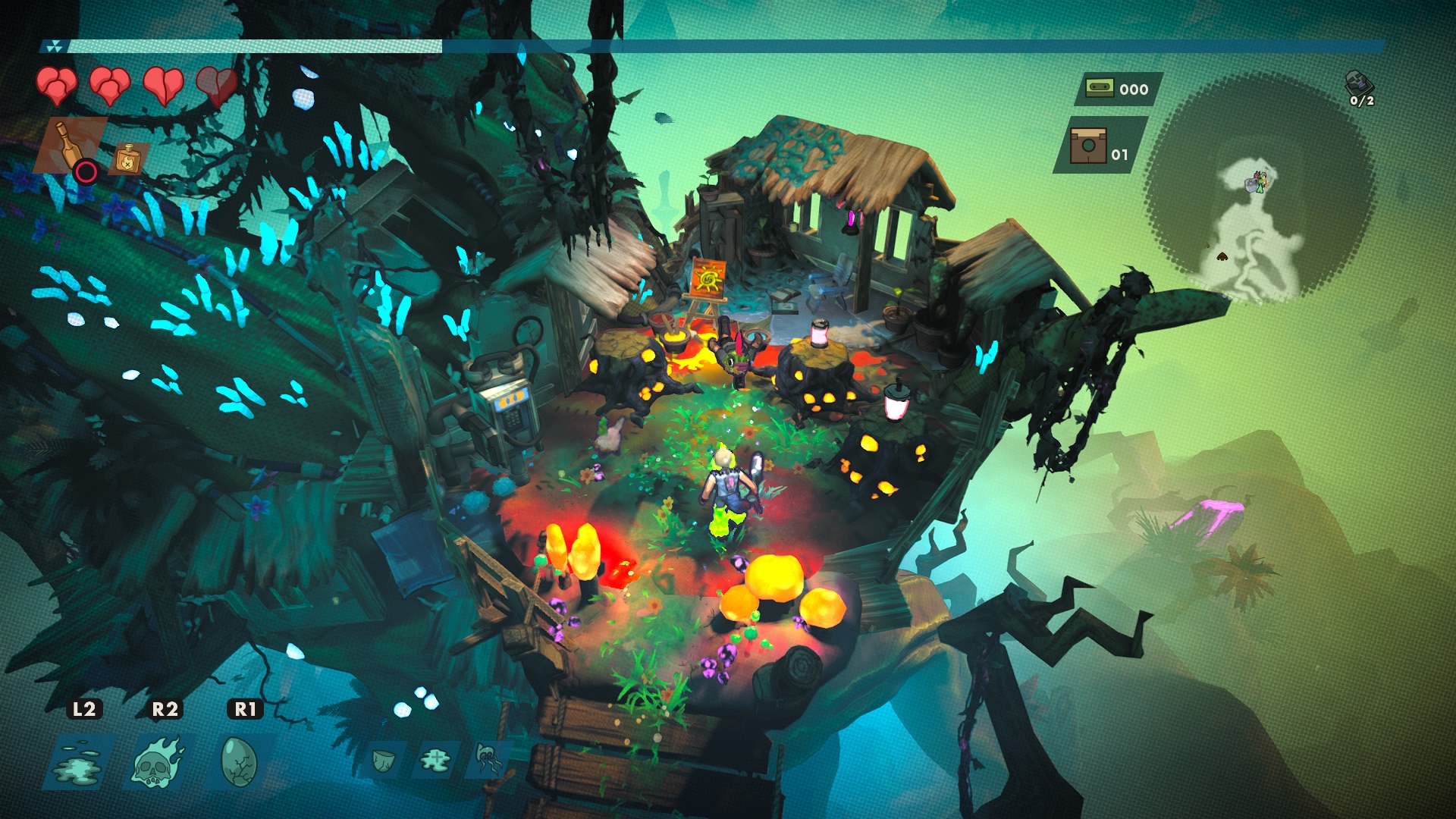The image size is (1456, 819).
Task: Use the flaming skull ability
Action: coord(158,761)
